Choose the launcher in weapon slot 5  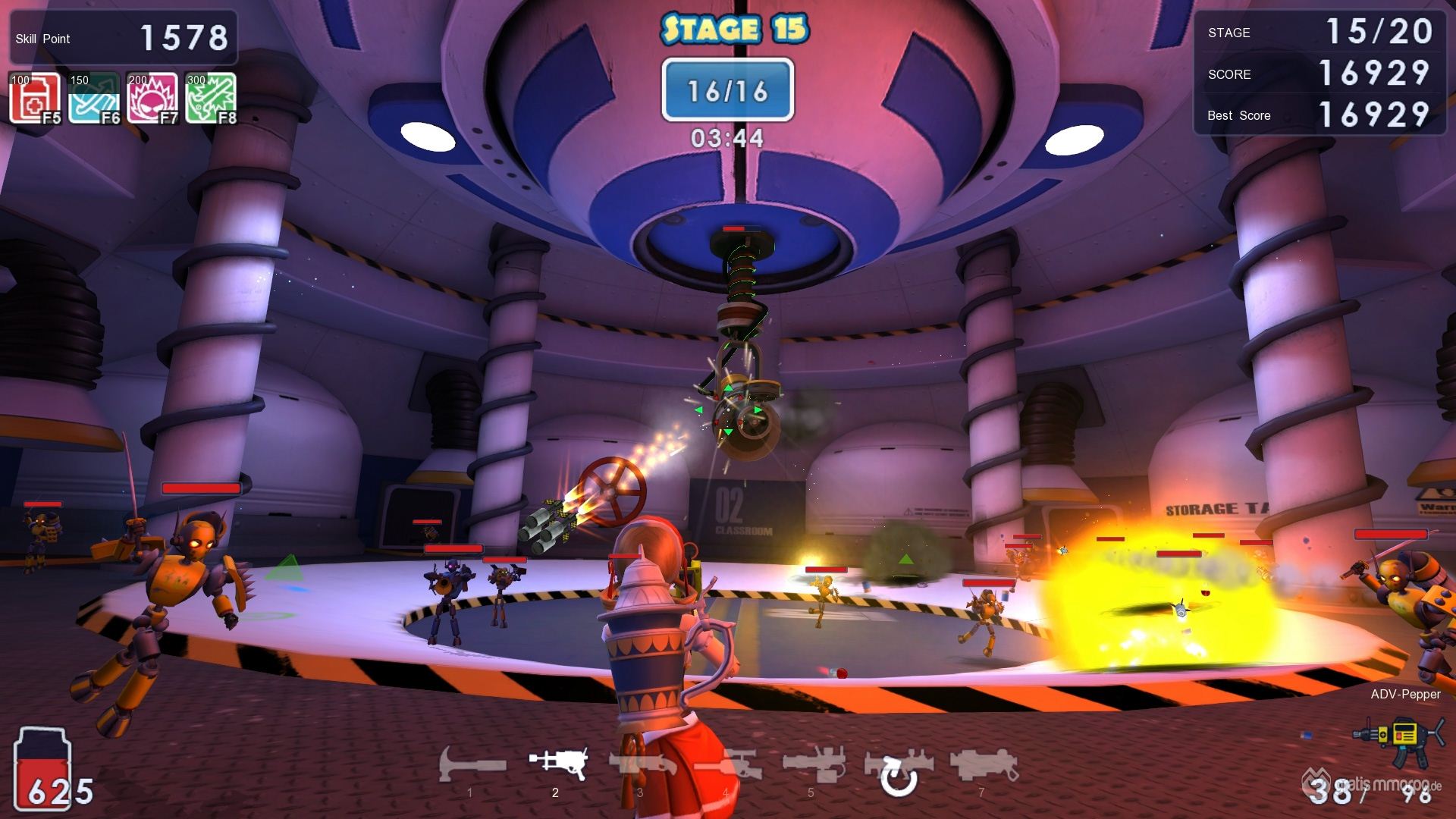[x=811, y=764]
